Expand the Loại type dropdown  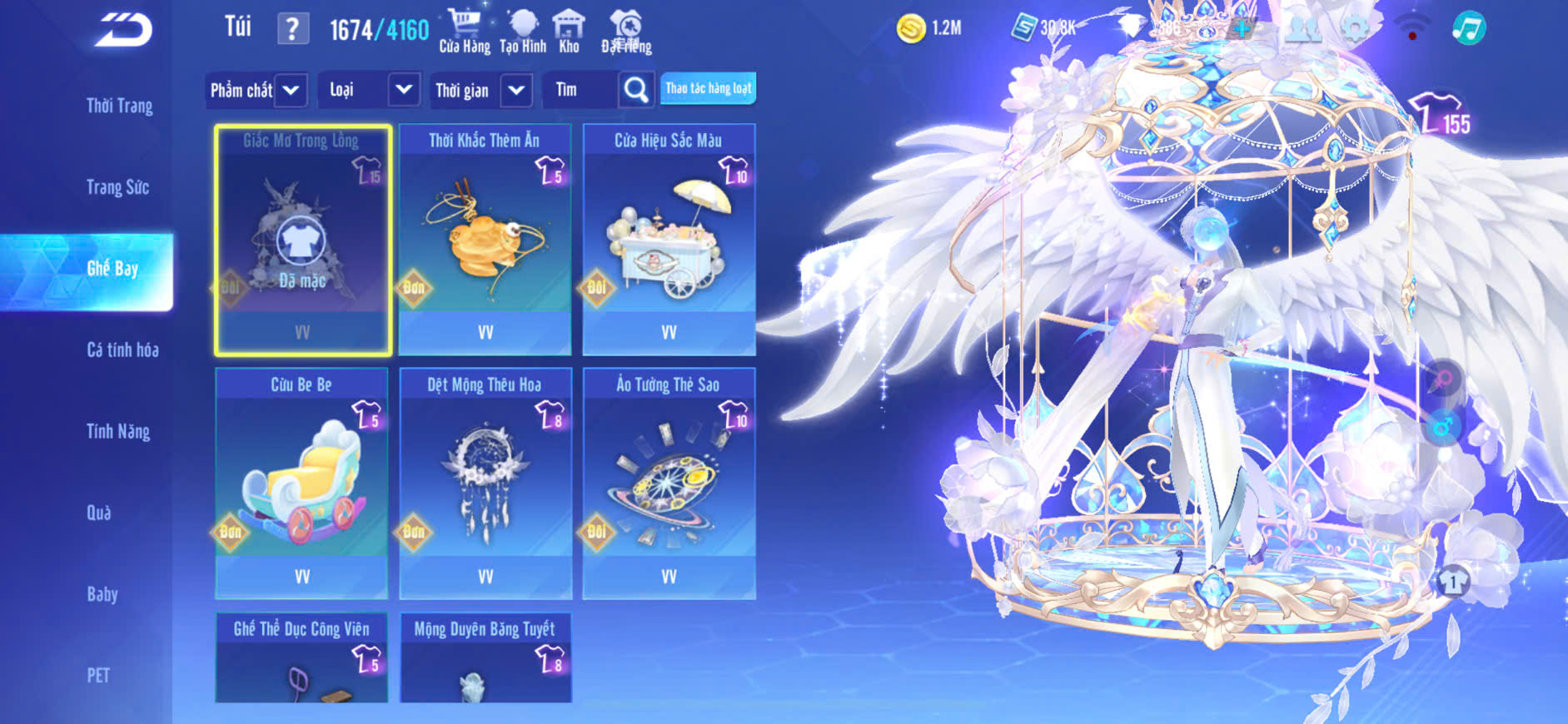pos(367,90)
